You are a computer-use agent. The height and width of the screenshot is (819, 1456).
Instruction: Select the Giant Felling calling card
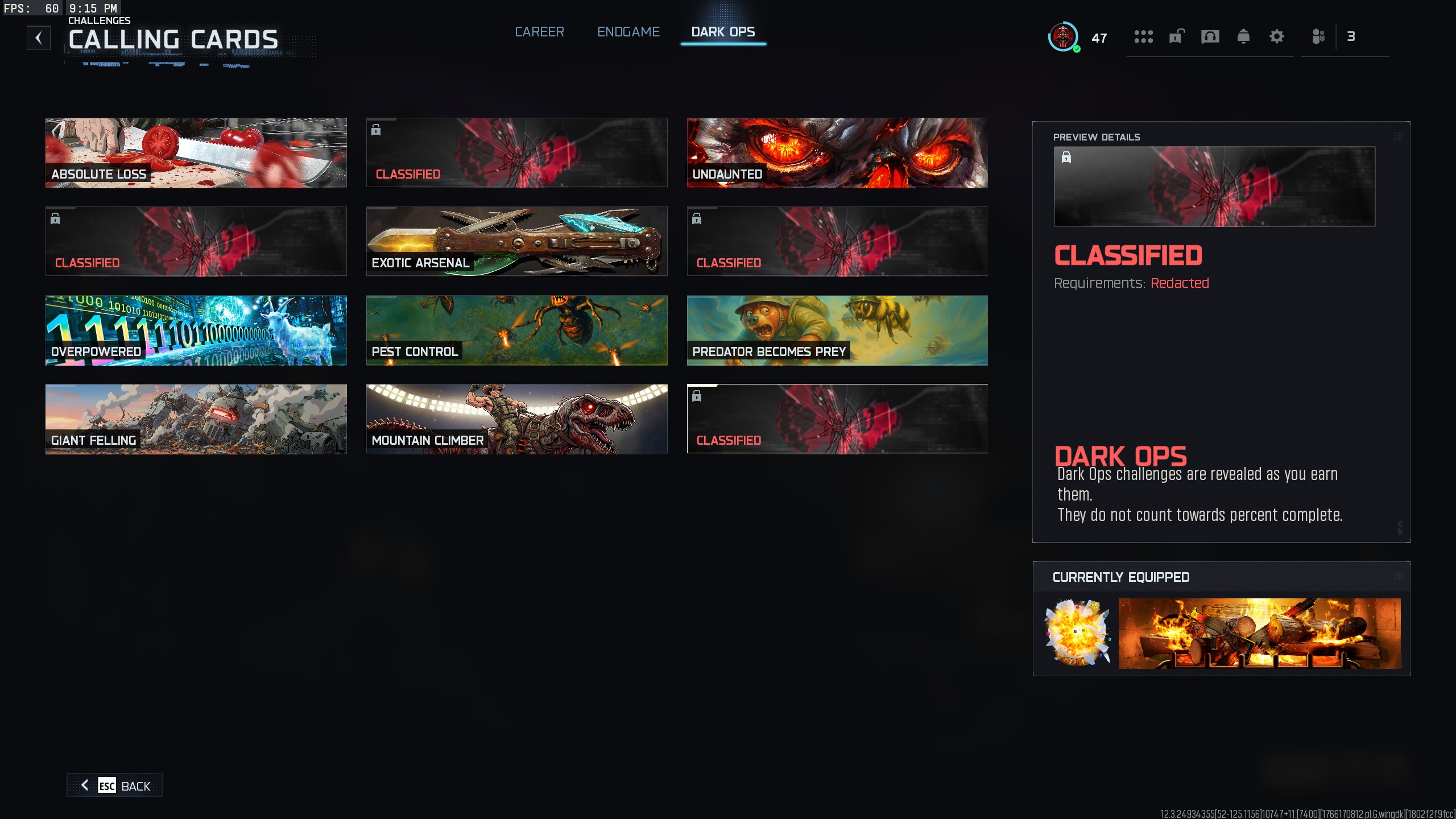point(196,419)
